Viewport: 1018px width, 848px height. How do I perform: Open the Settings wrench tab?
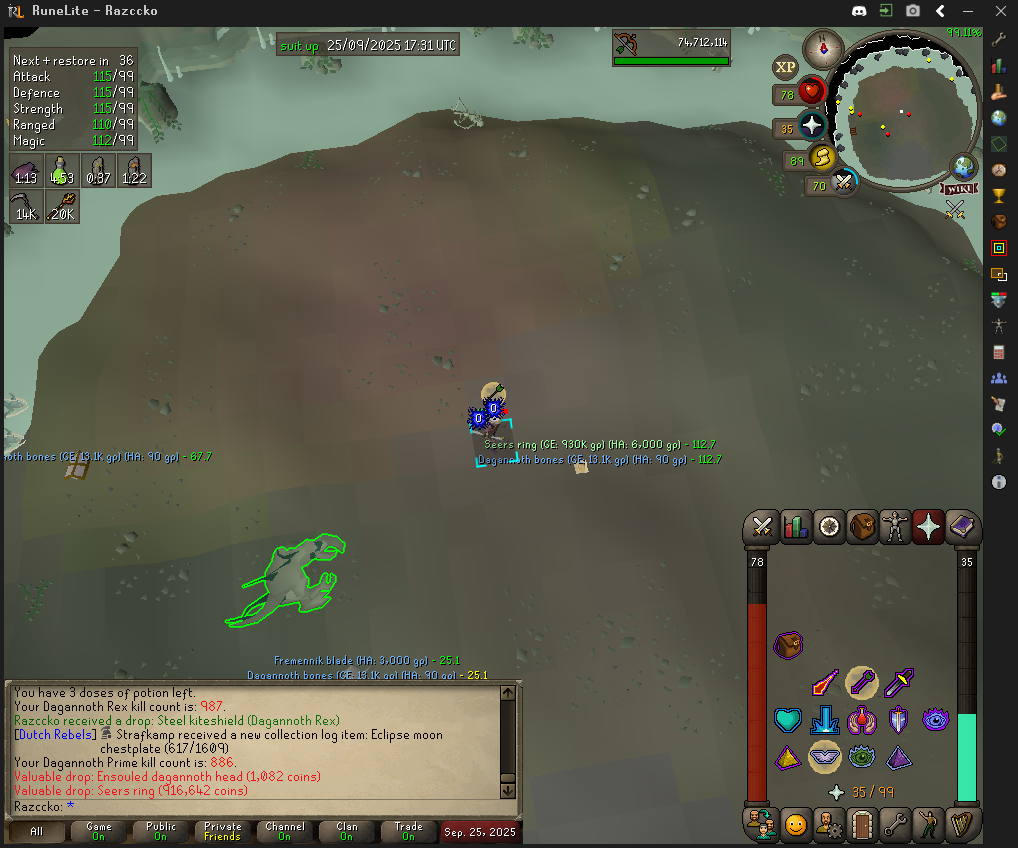(x=895, y=825)
